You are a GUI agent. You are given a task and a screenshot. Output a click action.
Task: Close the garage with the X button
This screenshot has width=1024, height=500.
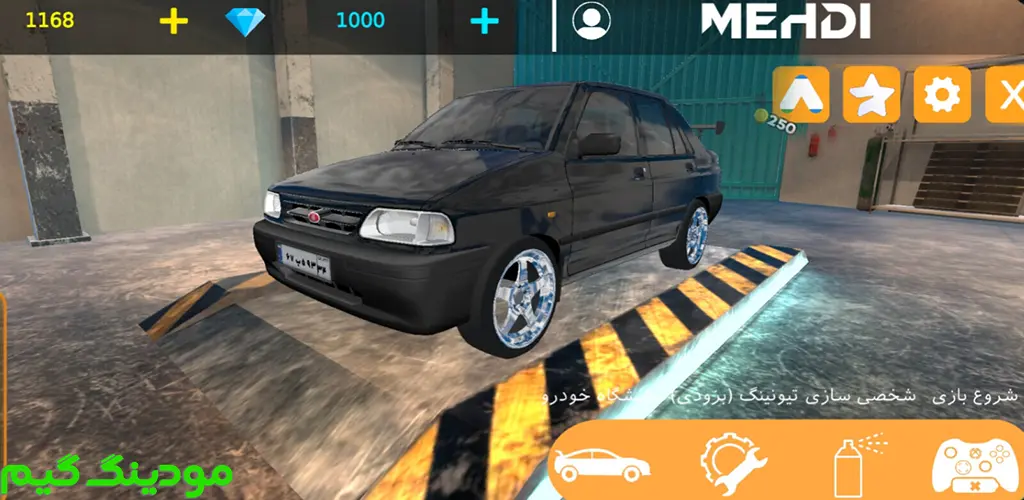[x=1005, y=95]
